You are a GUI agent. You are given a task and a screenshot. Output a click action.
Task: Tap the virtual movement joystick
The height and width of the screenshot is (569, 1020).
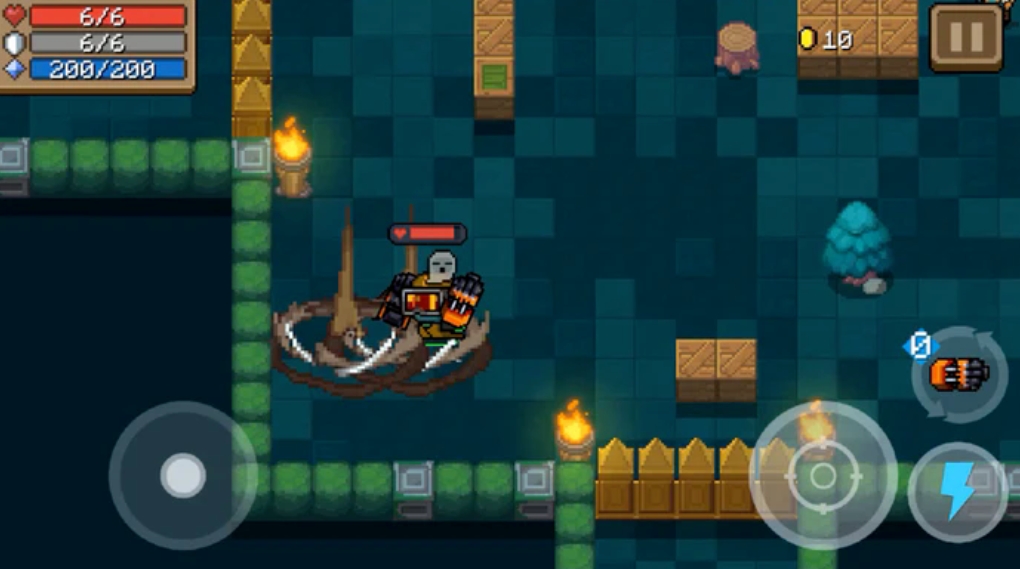(183, 476)
